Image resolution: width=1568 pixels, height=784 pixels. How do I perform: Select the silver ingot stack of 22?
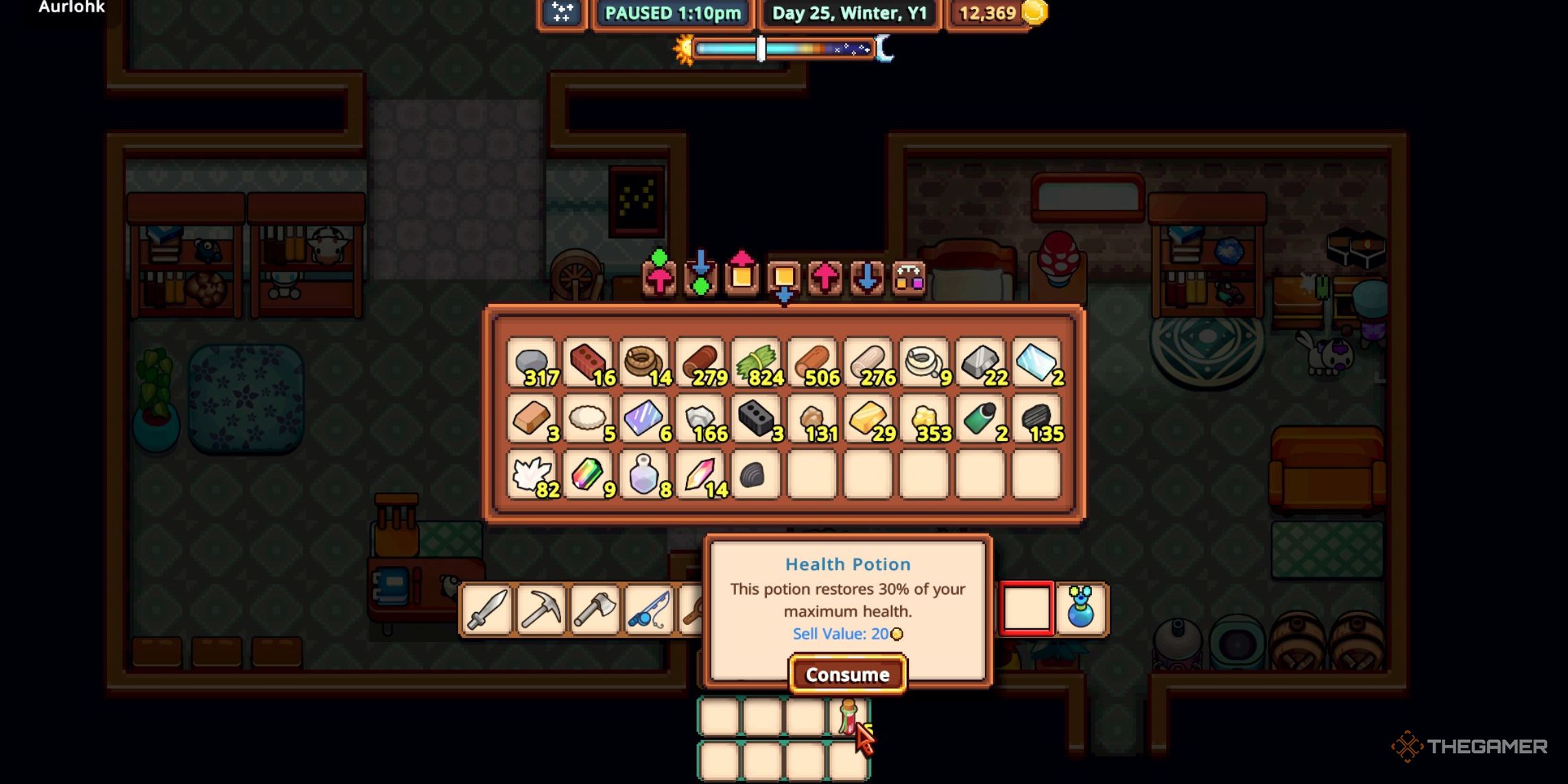tap(981, 363)
